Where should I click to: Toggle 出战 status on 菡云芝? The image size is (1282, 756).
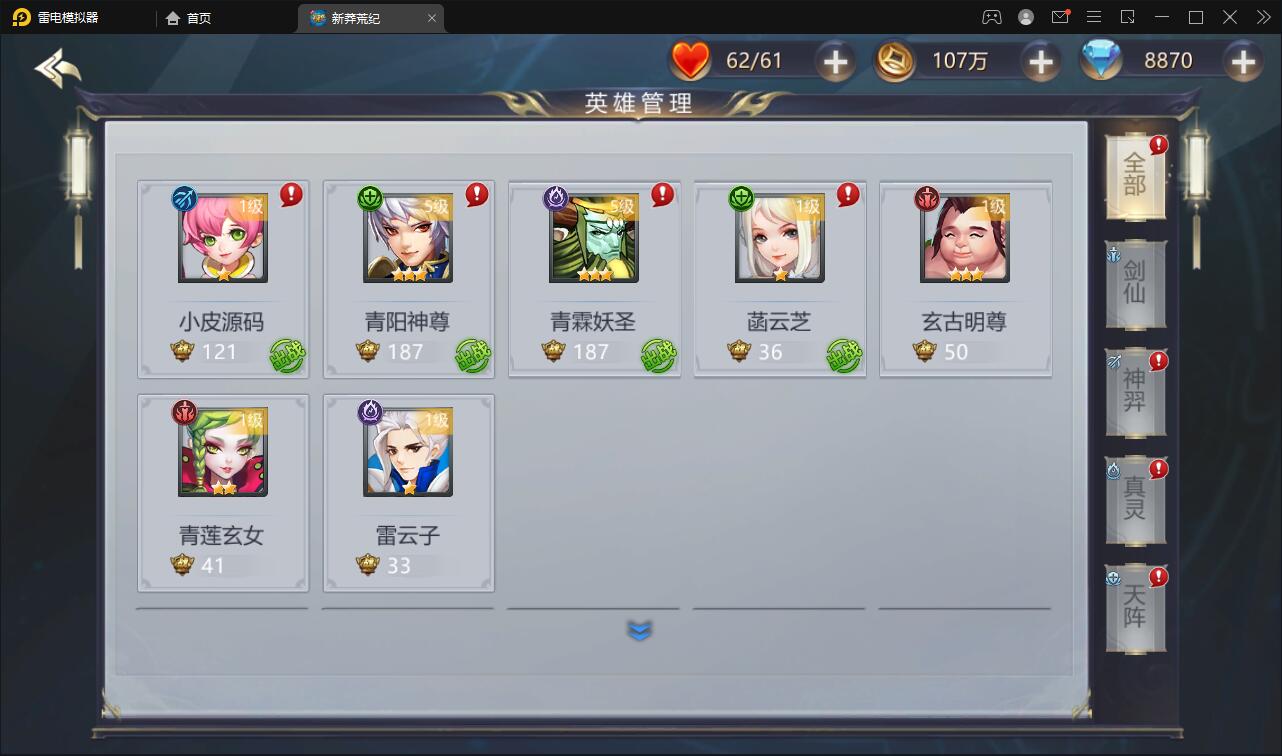[843, 353]
